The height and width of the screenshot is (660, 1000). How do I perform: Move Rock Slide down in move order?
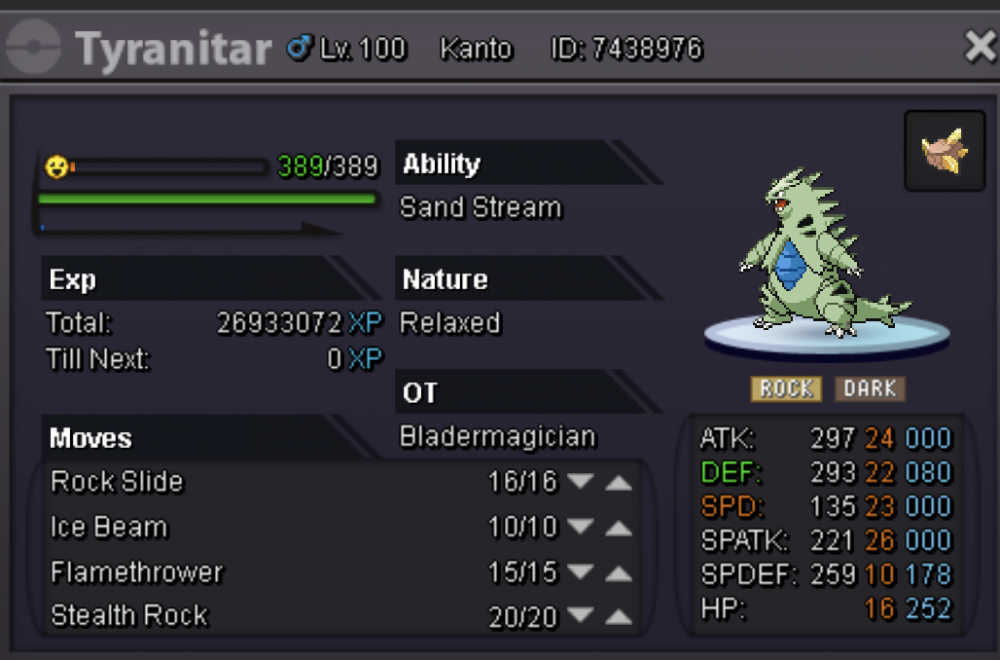[580, 482]
